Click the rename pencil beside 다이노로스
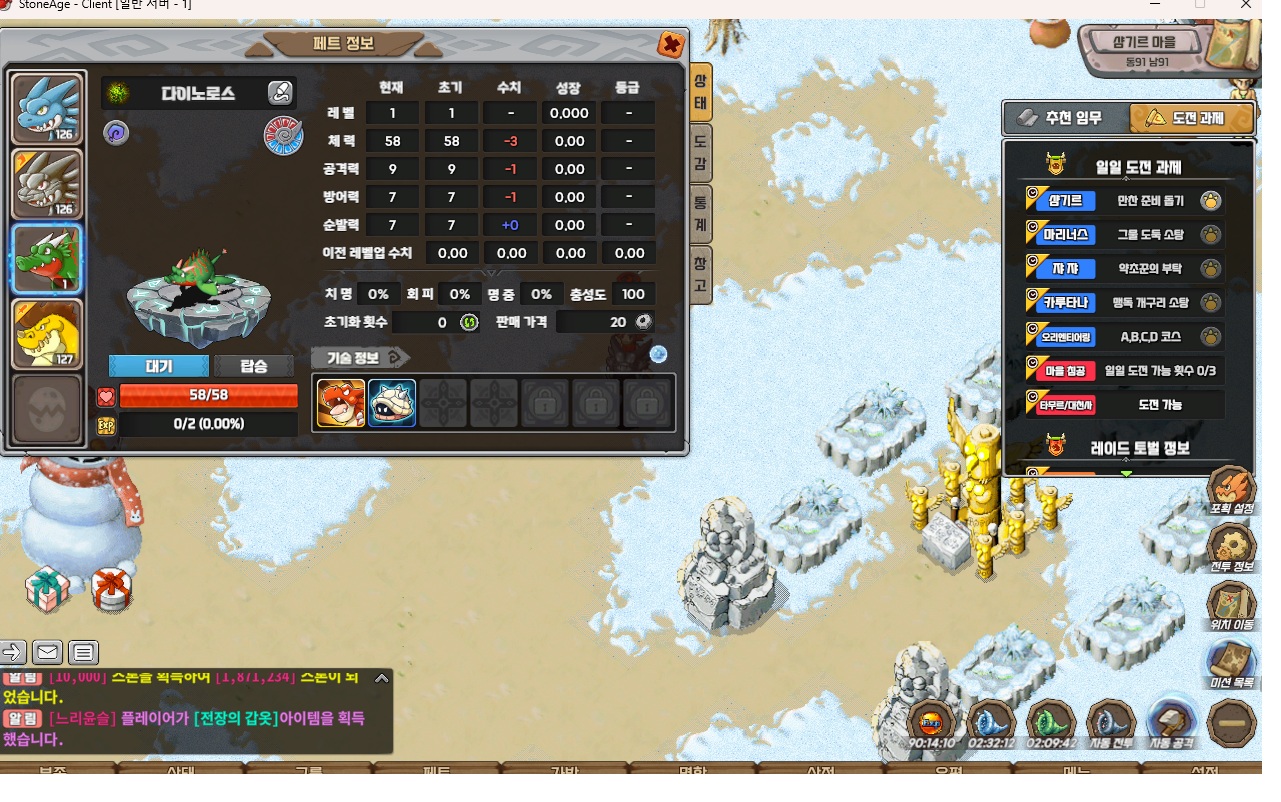1281x802 pixels. coord(280,94)
